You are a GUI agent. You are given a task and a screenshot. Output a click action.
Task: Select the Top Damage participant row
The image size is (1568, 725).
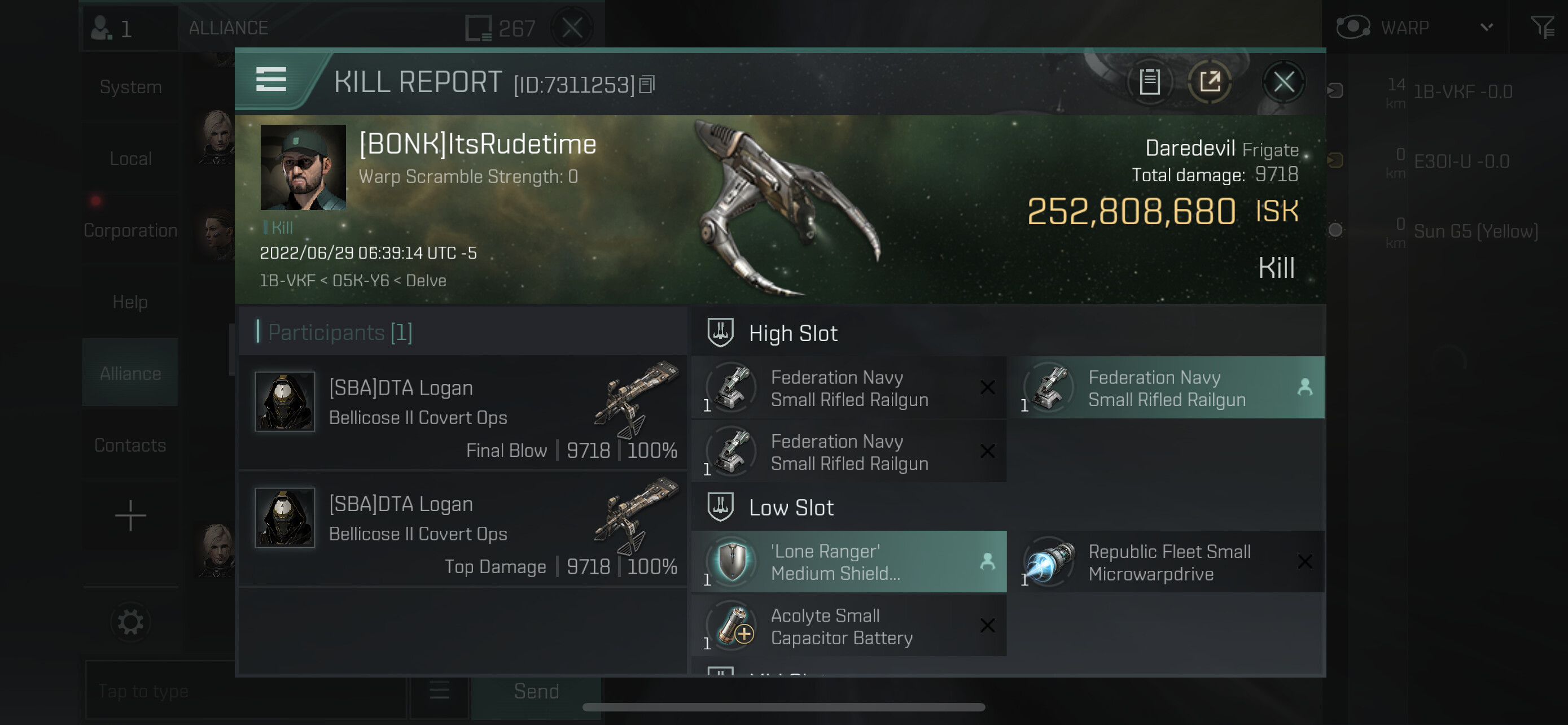point(464,530)
